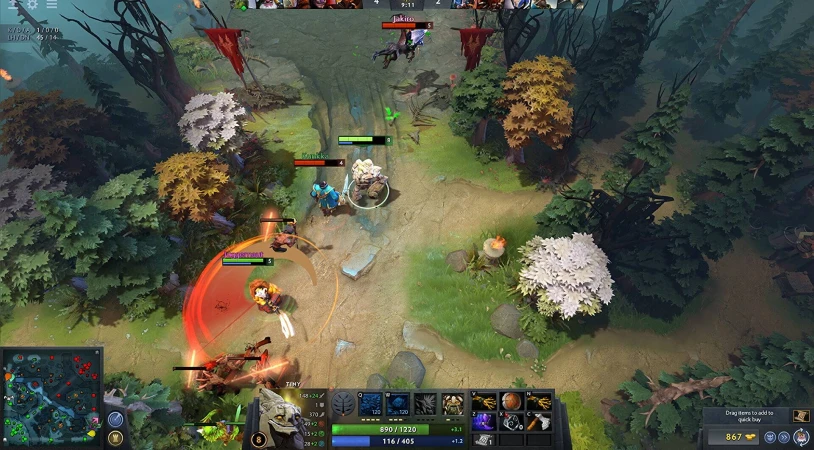Select the Grow ultimate ability icon
Screen dimensions: 814x450
click(x=453, y=404)
